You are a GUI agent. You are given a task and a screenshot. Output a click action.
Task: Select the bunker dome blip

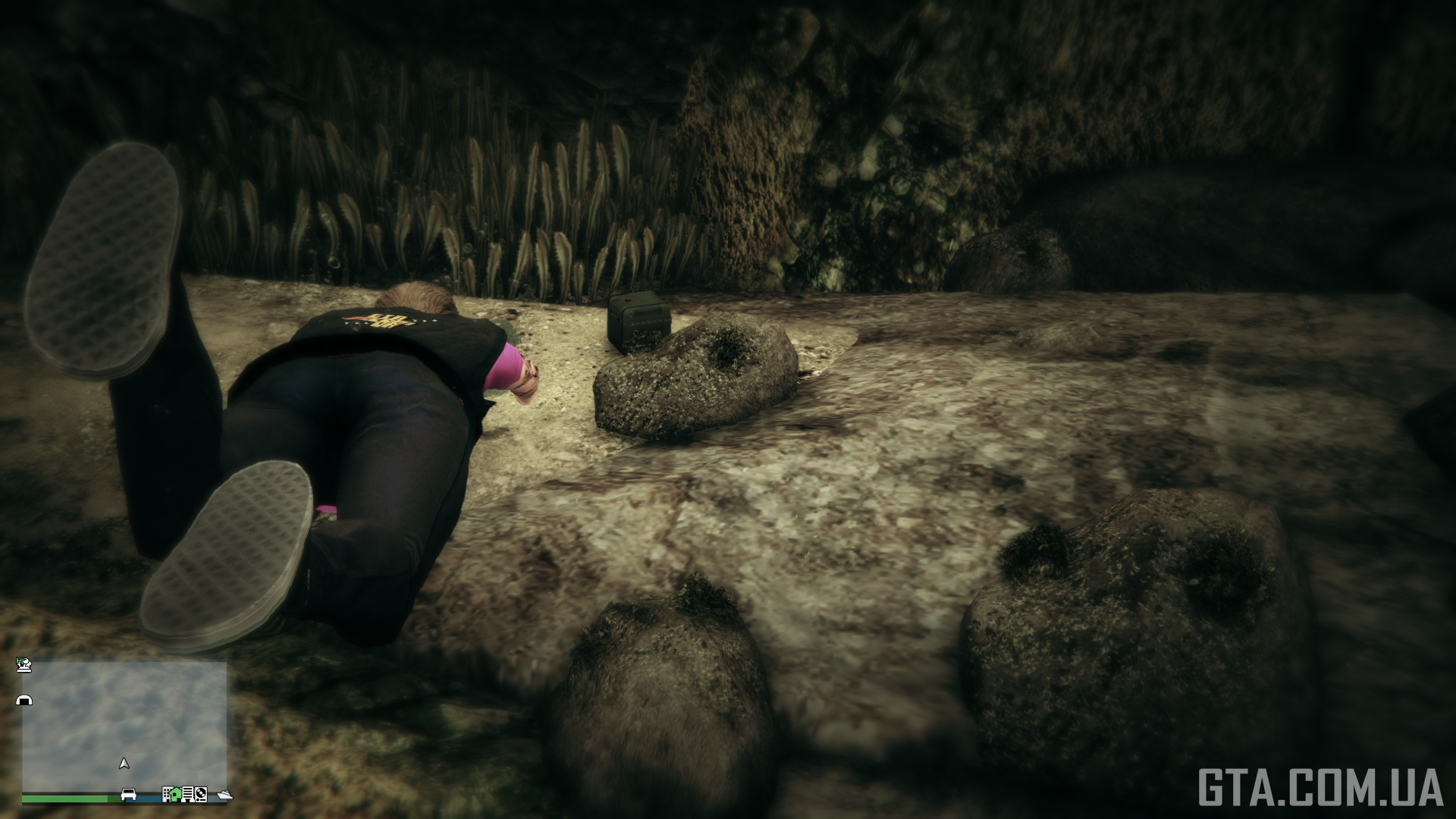pyautogui.click(x=24, y=700)
